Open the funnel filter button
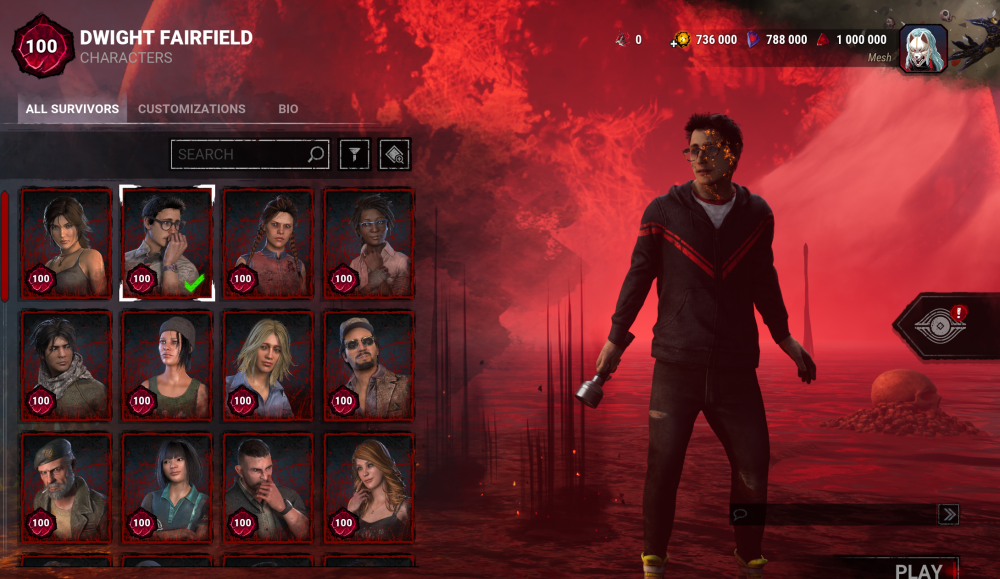This screenshot has height=579, width=1000. (x=355, y=154)
